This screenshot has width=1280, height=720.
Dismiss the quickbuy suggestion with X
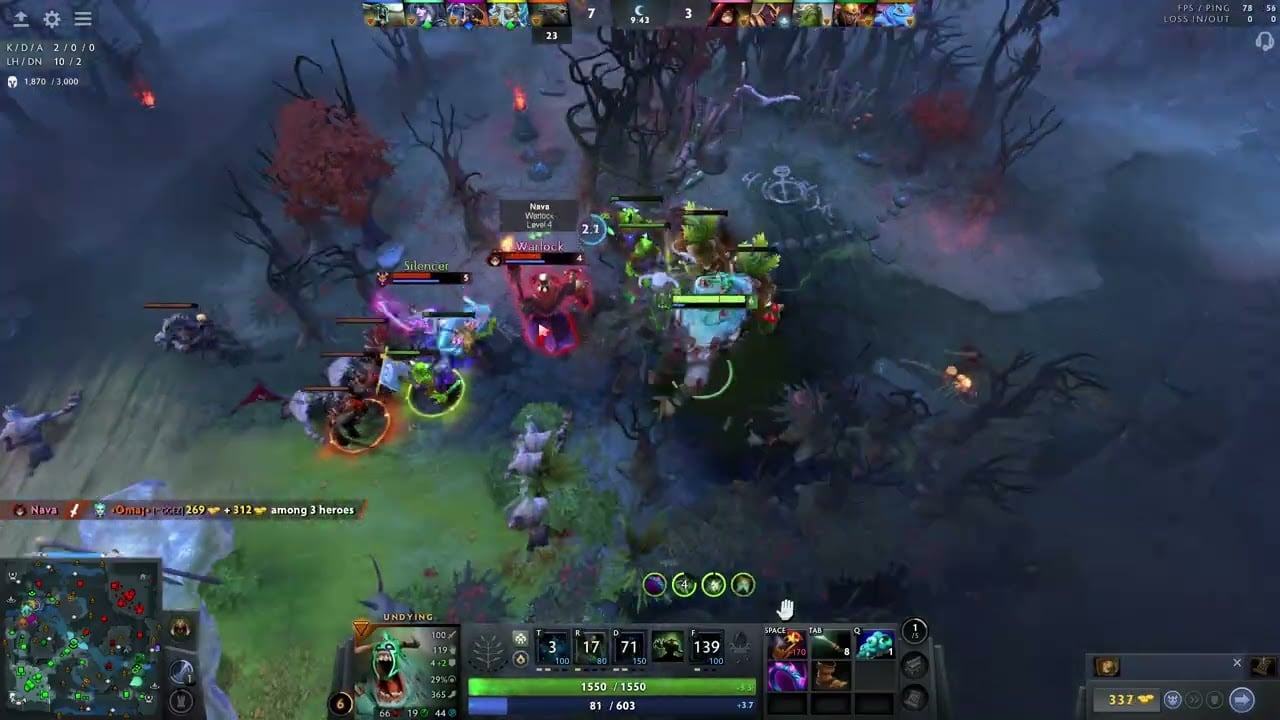1237,663
